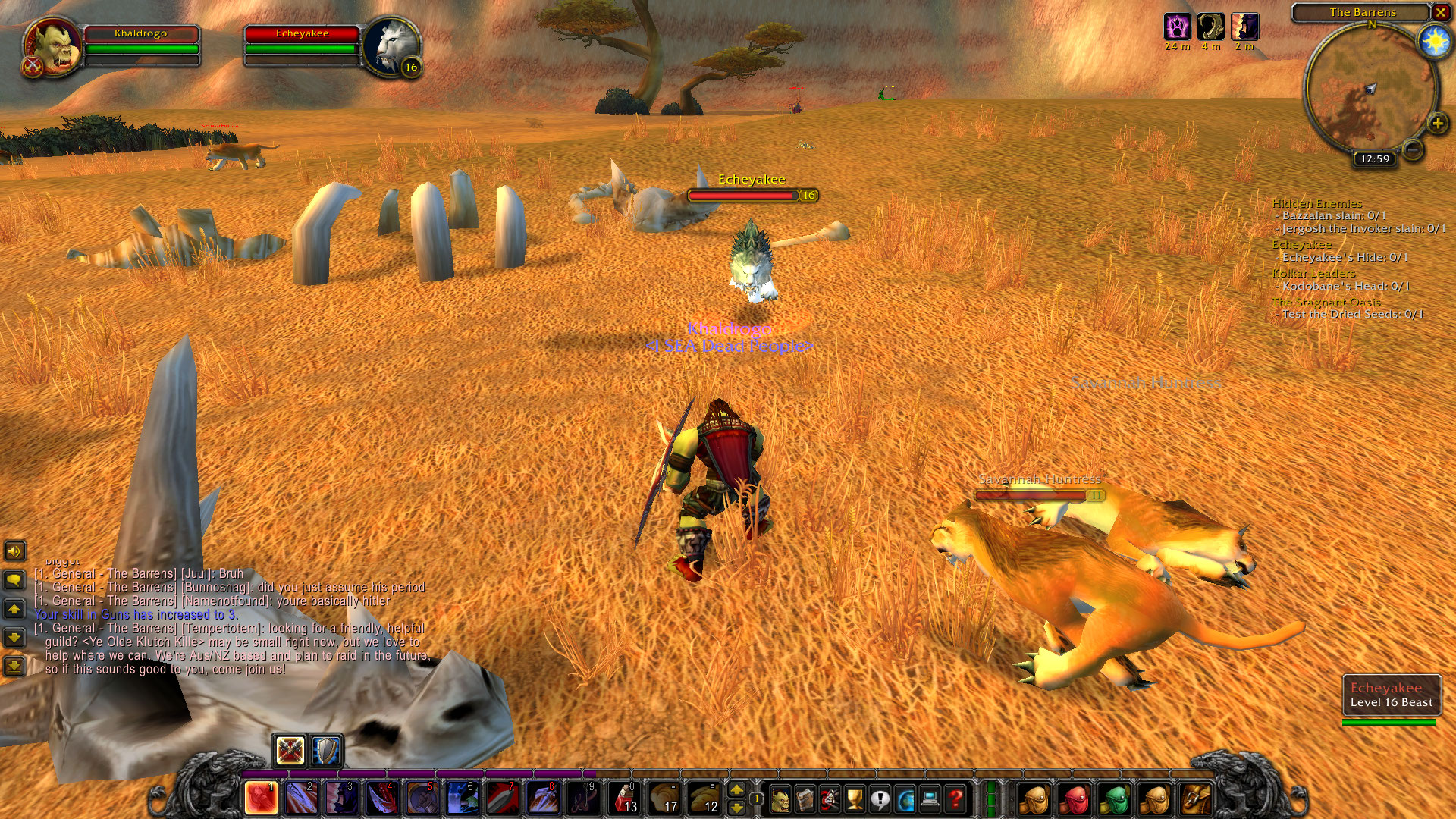Image resolution: width=1456 pixels, height=819 pixels.
Task: Switch to Defensive Stance shield icon
Action: click(327, 751)
